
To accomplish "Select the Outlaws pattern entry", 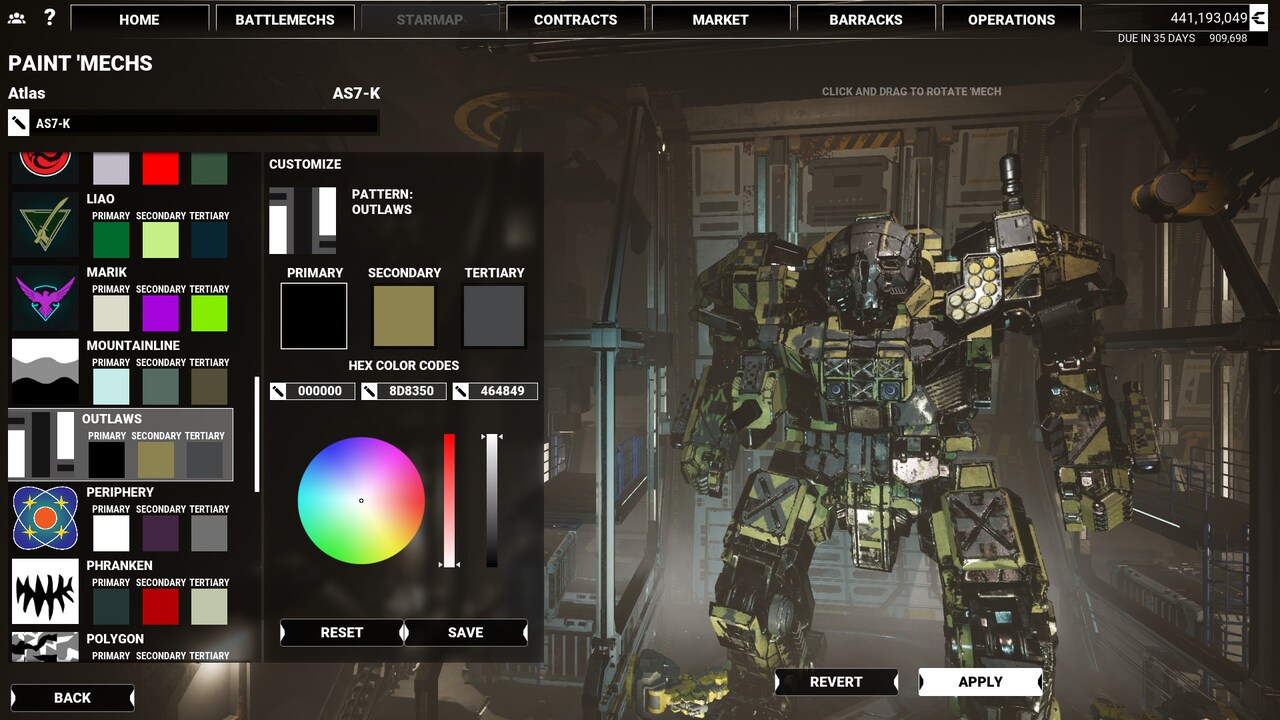I will coord(120,444).
